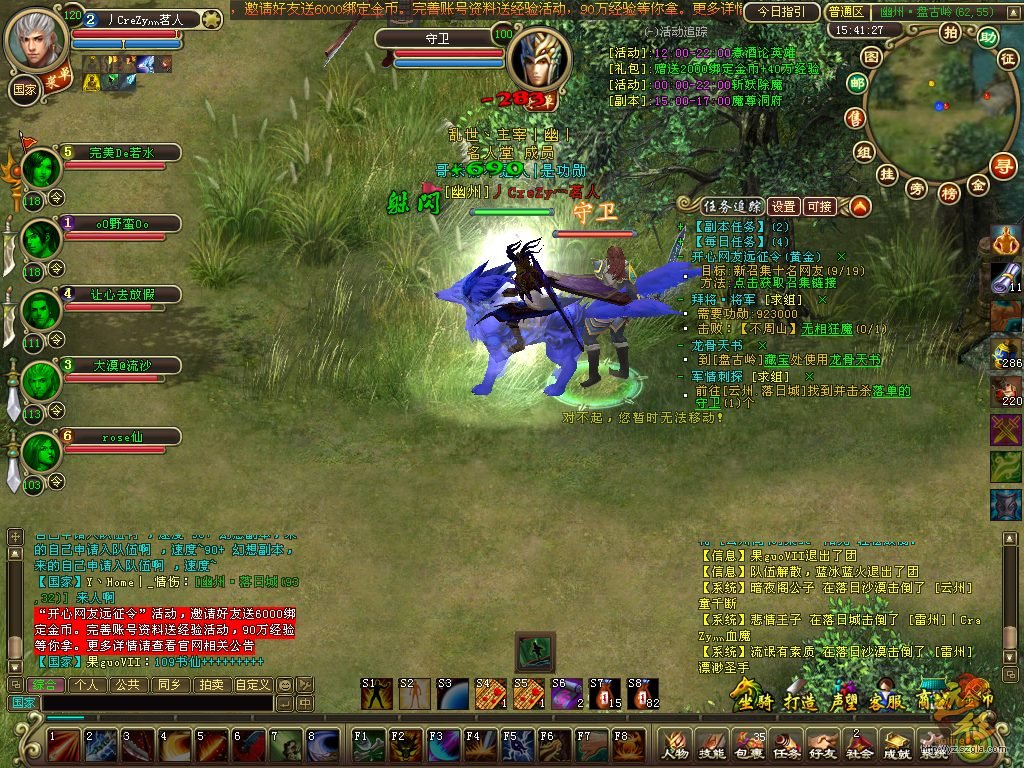The height and width of the screenshot is (768, 1024).
Task: Open the 榜 rankings button
Action: pos(949,192)
